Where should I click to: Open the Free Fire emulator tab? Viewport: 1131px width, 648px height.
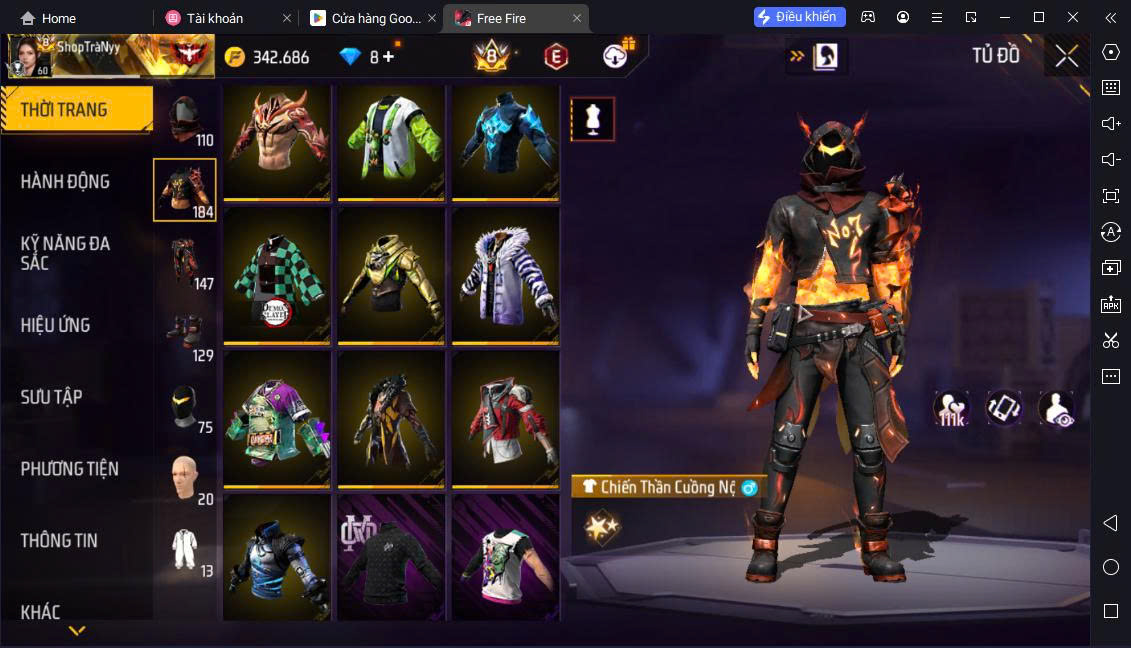(x=515, y=18)
